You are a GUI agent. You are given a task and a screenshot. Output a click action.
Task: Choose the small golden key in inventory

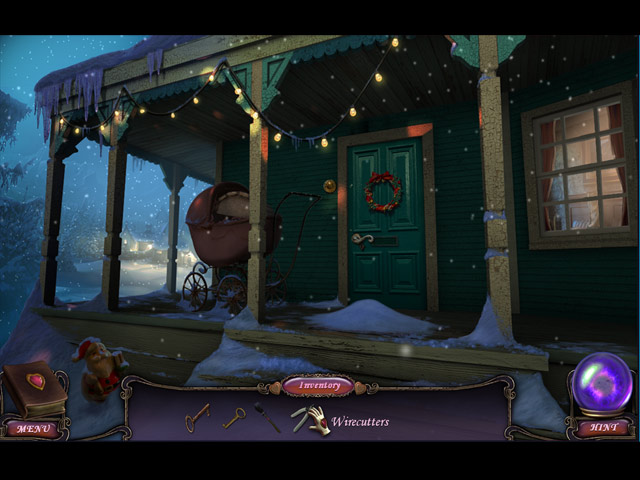(234, 418)
